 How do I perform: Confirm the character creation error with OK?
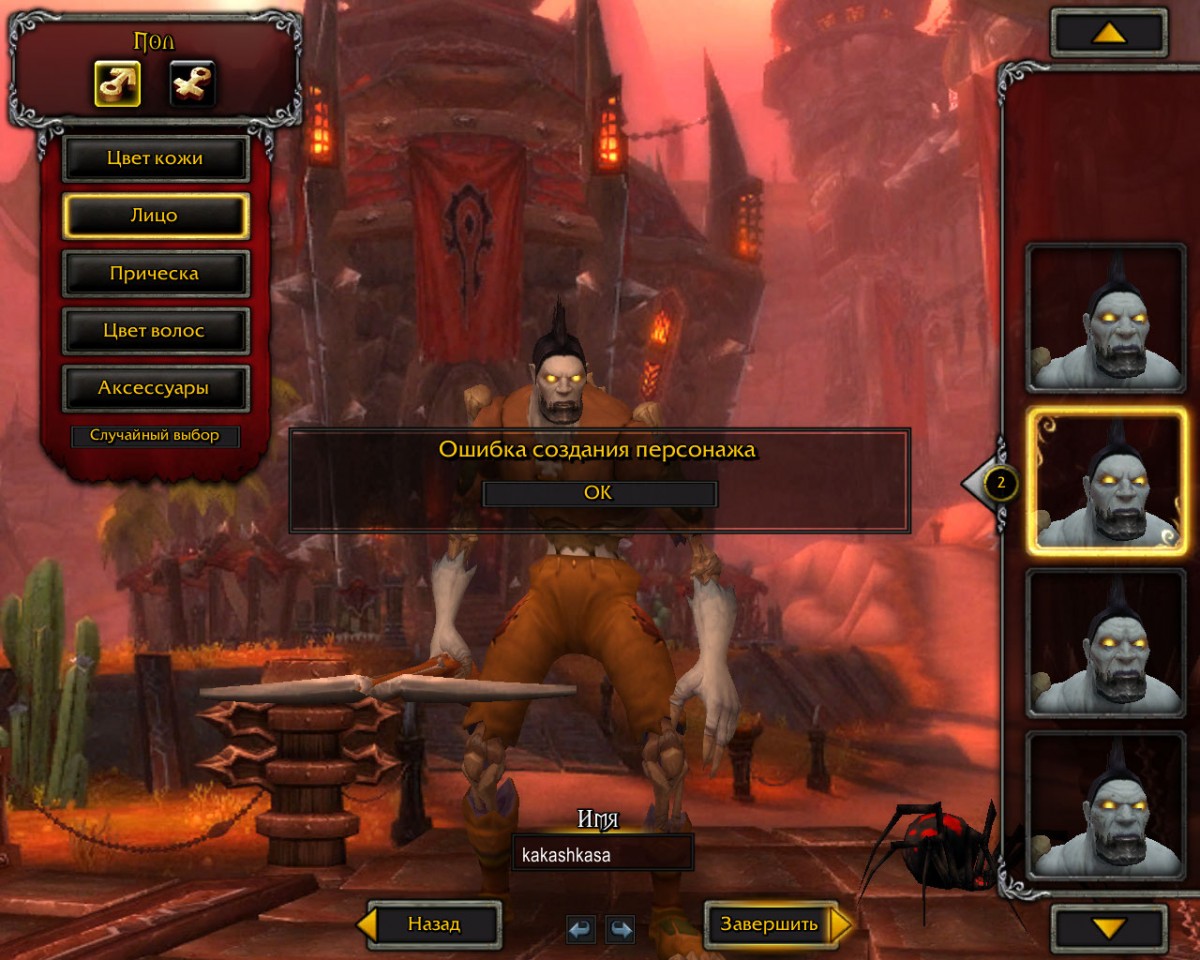[x=599, y=493]
